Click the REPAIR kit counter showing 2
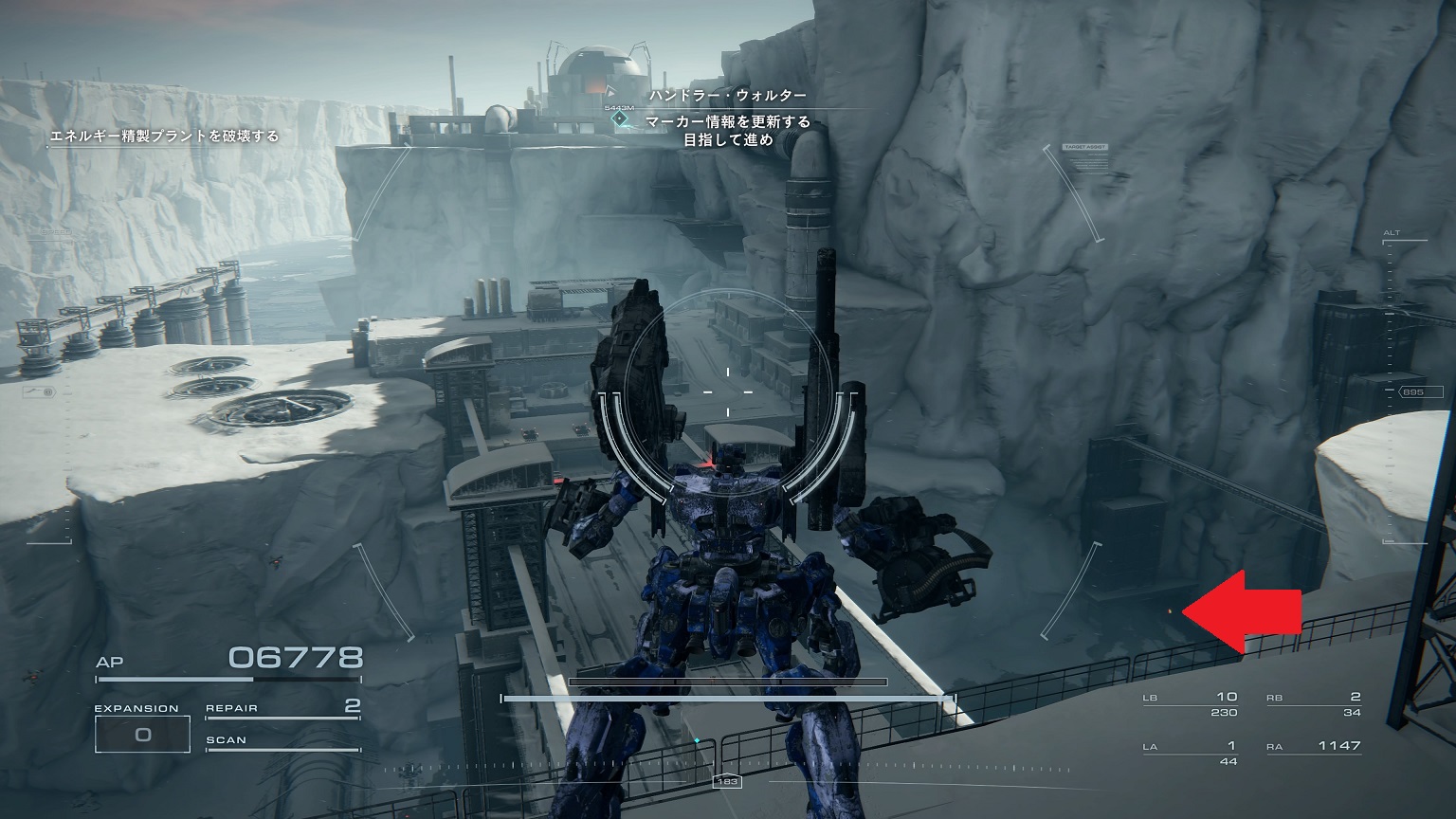 [x=280, y=709]
